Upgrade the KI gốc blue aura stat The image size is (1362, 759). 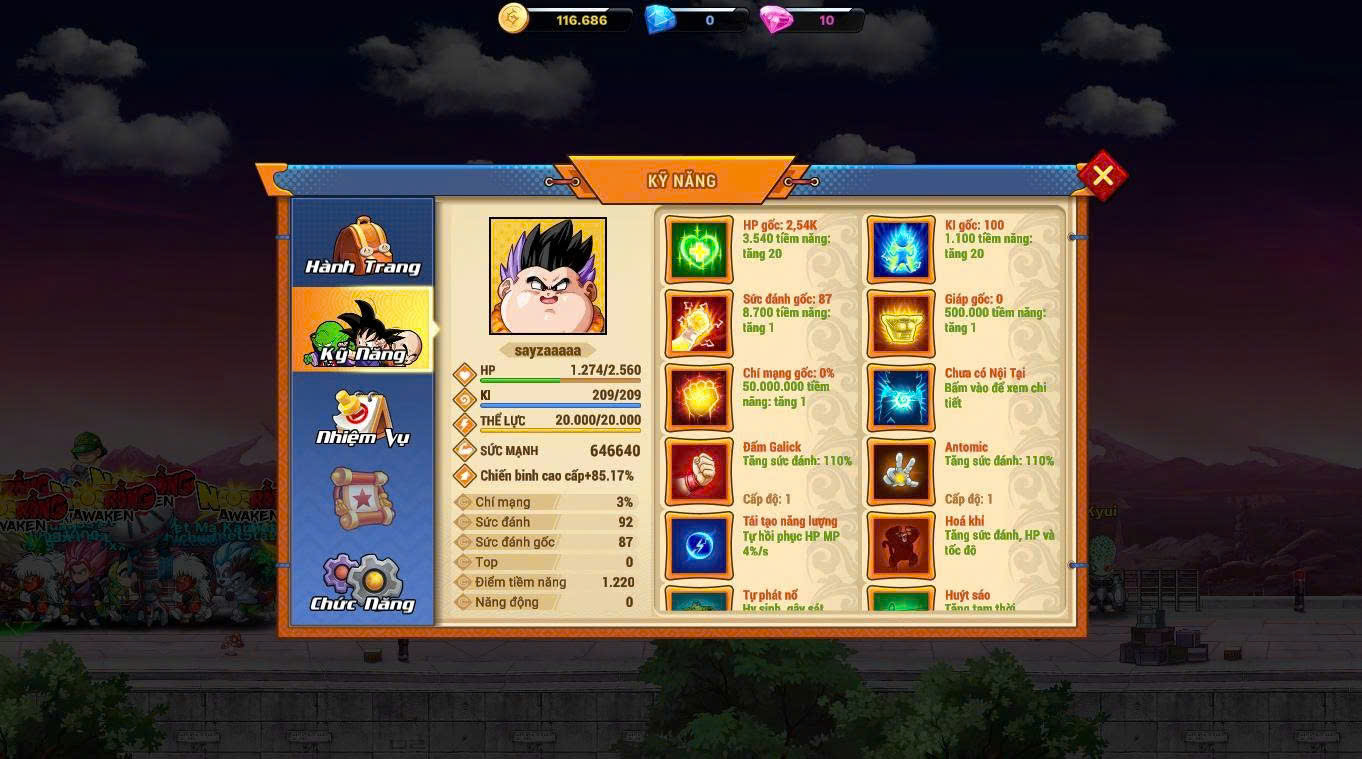coord(901,249)
